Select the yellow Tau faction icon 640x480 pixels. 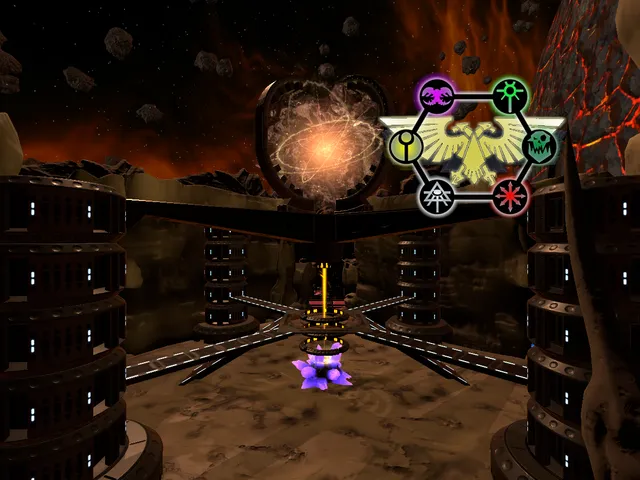click(404, 147)
